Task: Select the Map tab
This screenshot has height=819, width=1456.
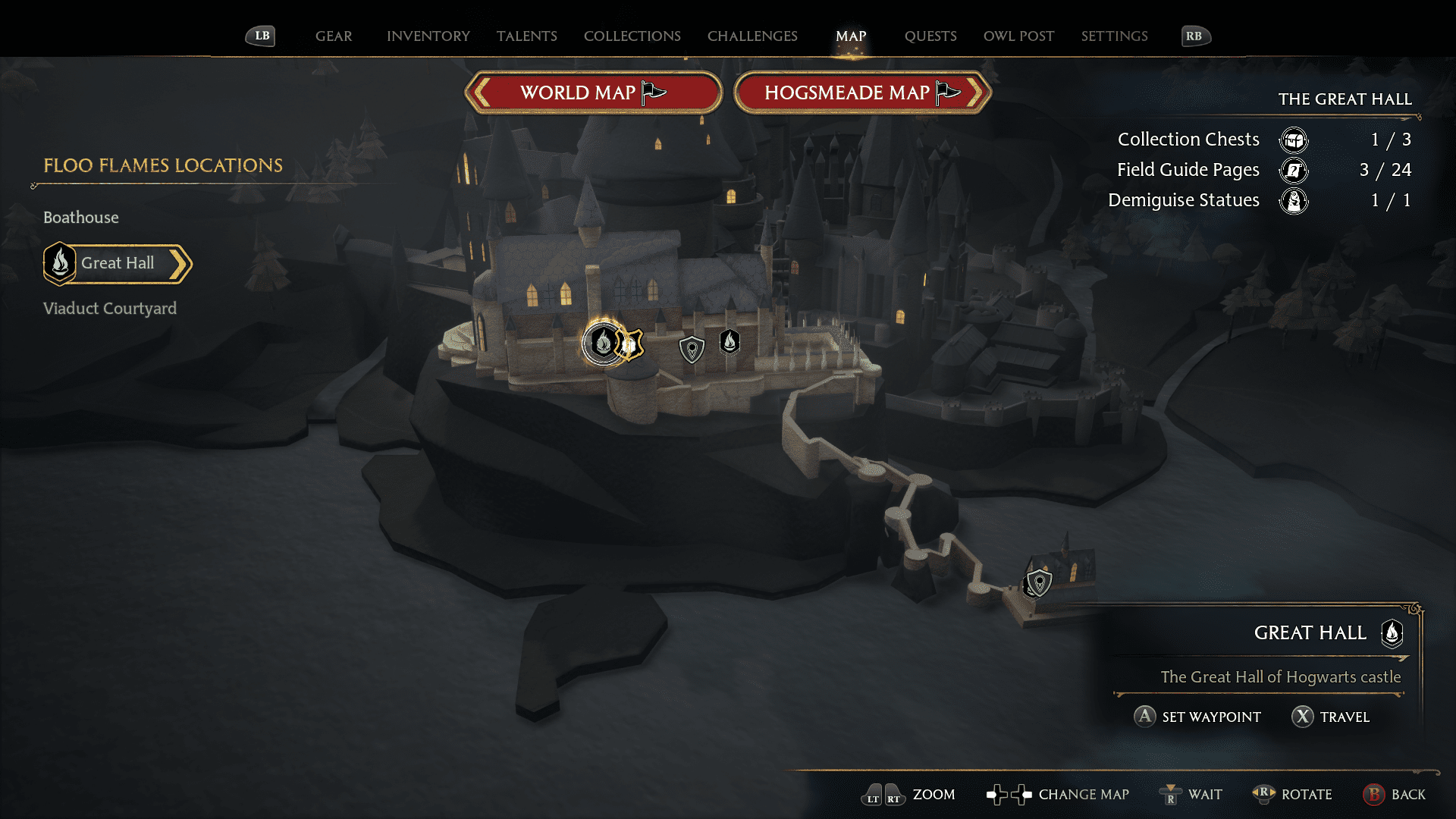Action: (x=851, y=36)
